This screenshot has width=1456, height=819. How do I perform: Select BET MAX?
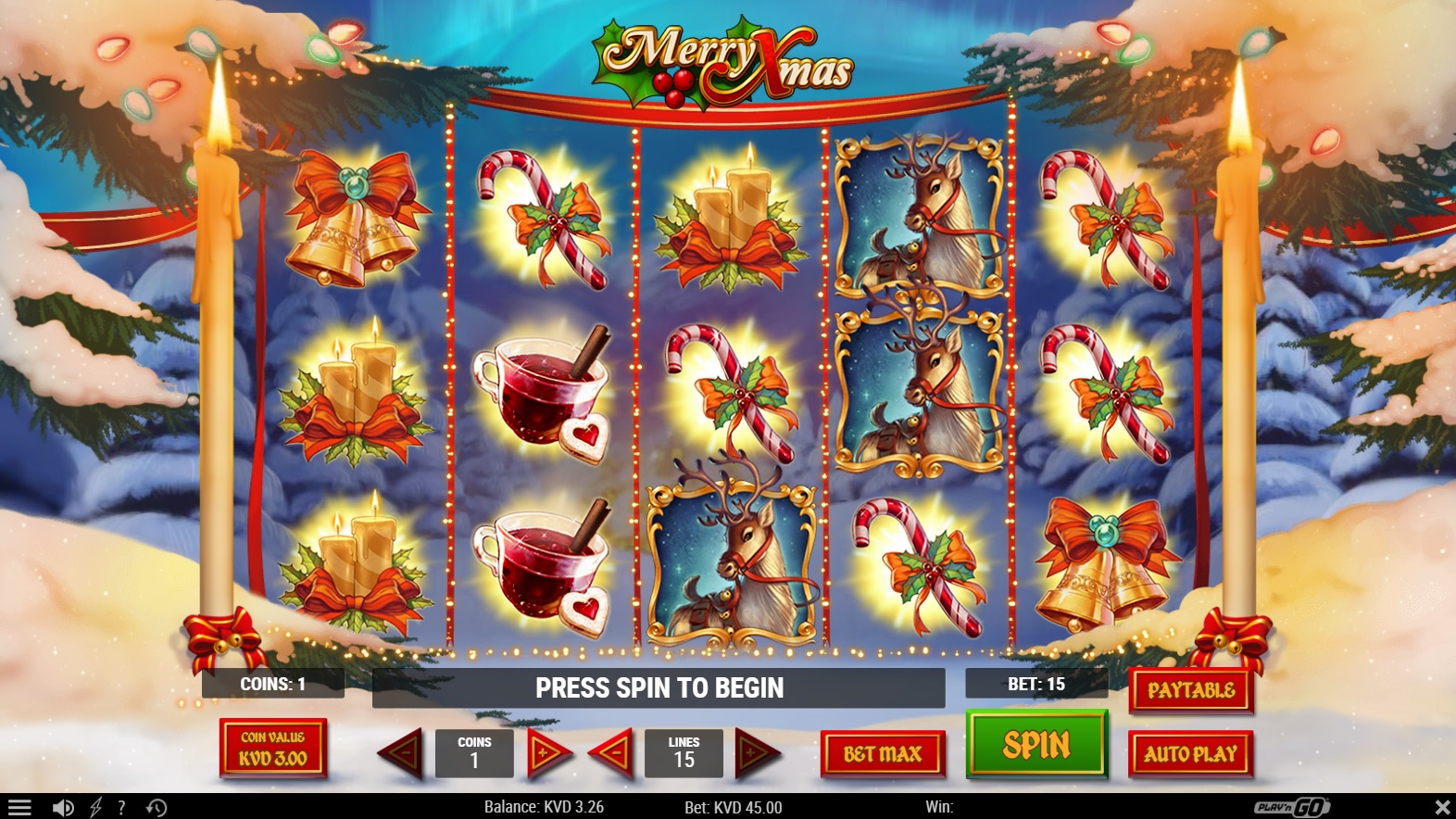(x=883, y=754)
